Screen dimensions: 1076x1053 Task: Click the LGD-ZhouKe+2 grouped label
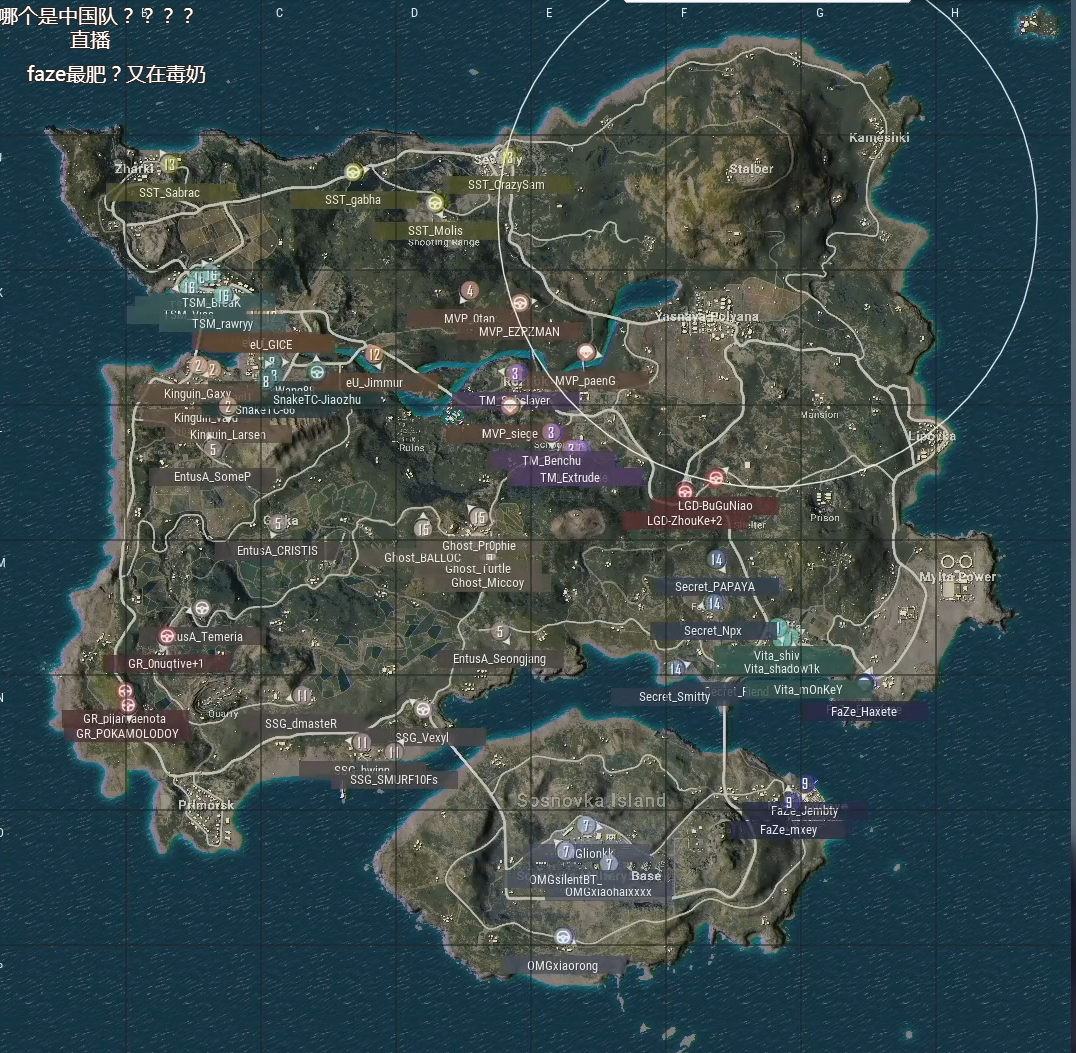pos(684,521)
